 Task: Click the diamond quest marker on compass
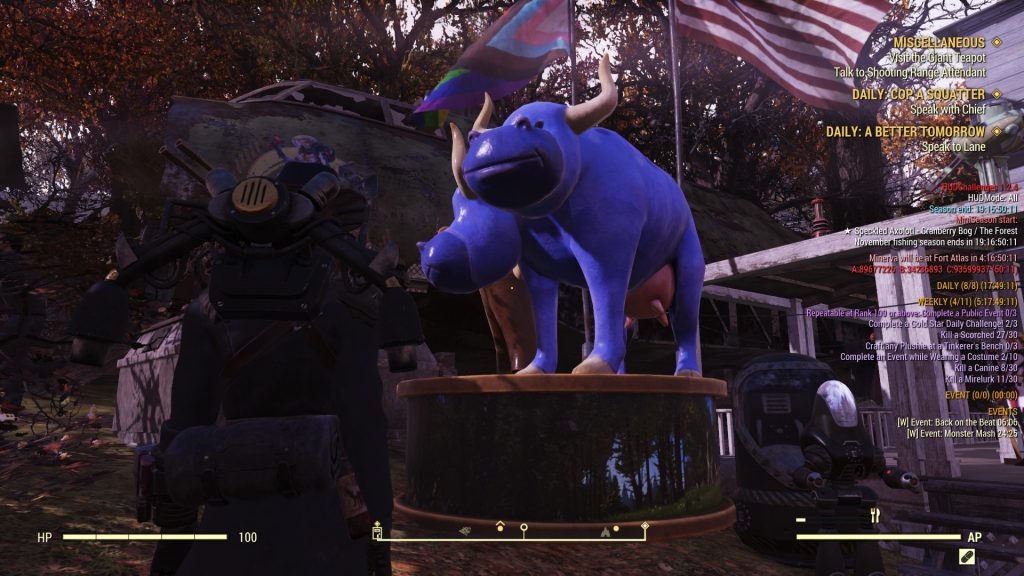[x=645, y=526]
